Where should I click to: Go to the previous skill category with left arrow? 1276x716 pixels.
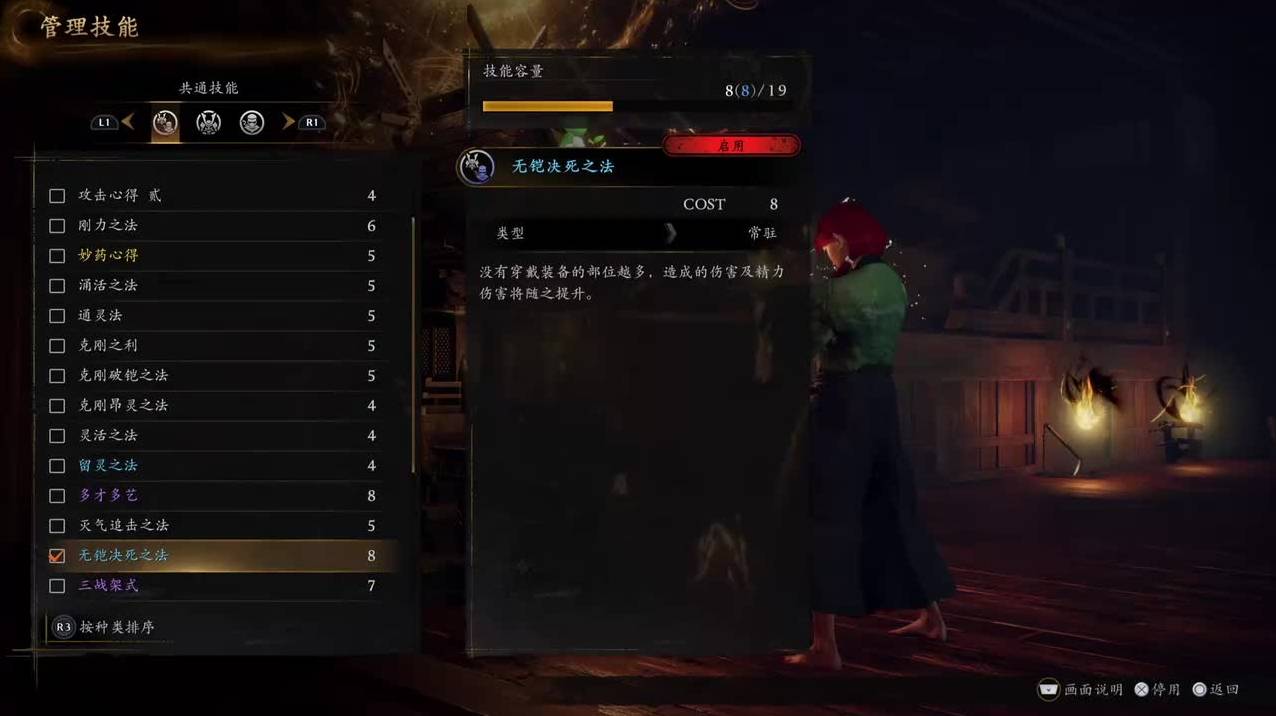click(x=128, y=122)
